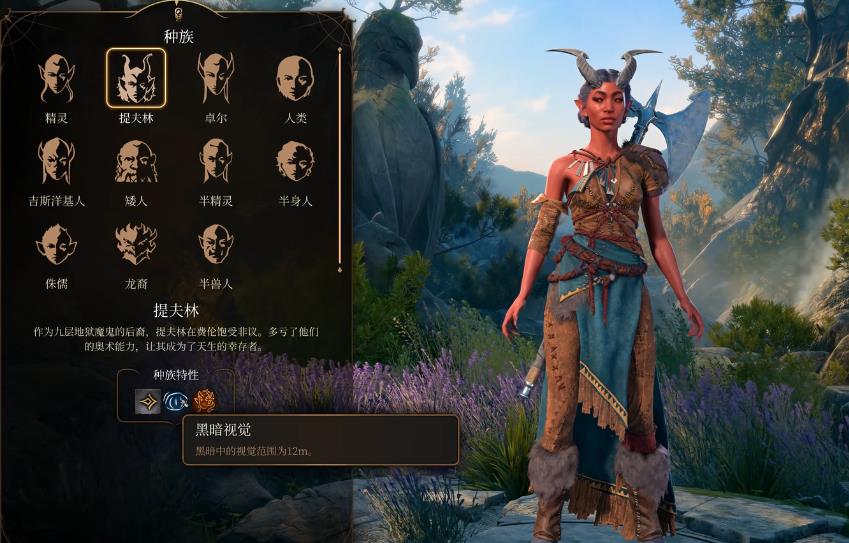This screenshot has width=849, height=543.
Task: Choose the 龙裔 (Dragonborn) race
Action: pyautogui.click(x=136, y=244)
